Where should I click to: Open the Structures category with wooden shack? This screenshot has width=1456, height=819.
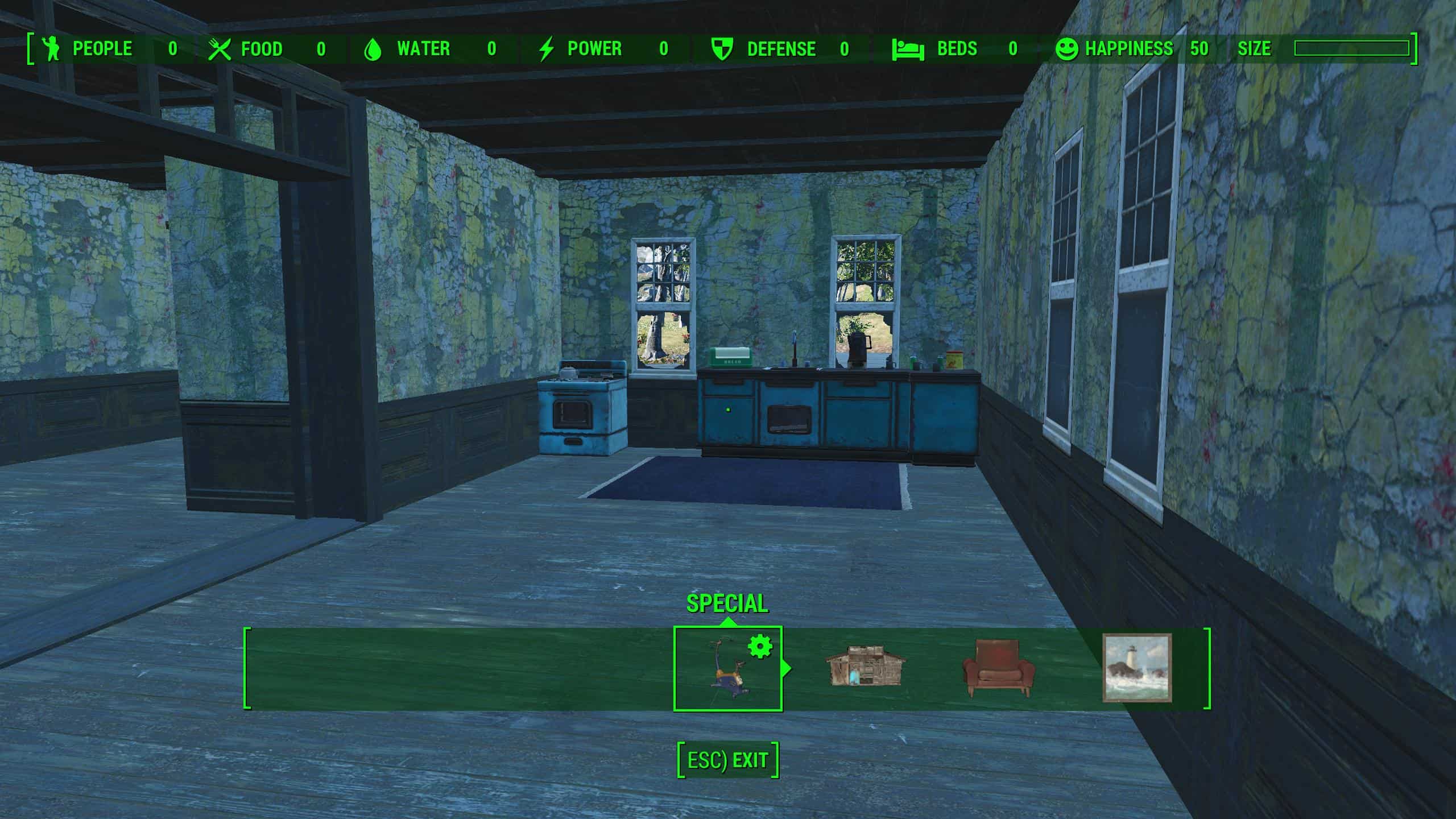864,666
